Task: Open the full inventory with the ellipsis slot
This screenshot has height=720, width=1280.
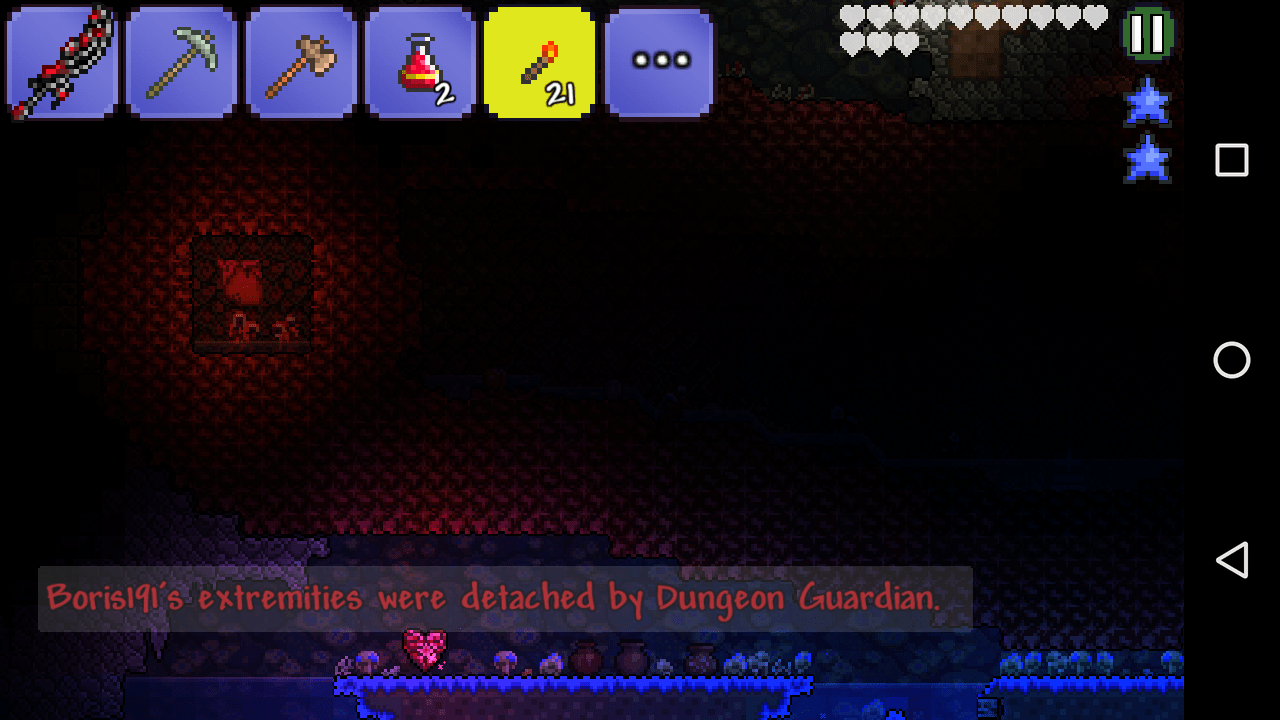Action: pyautogui.click(x=659, y=62)
